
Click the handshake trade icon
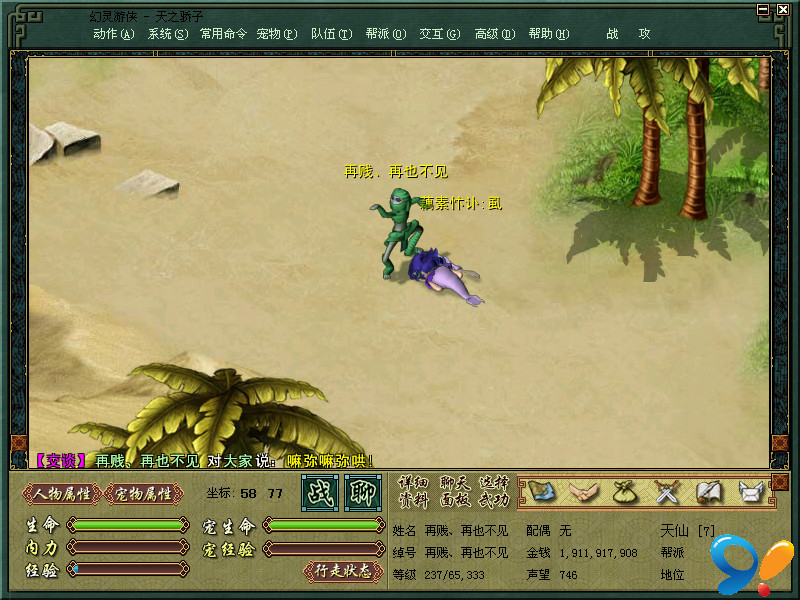click(x=584, y=492)
